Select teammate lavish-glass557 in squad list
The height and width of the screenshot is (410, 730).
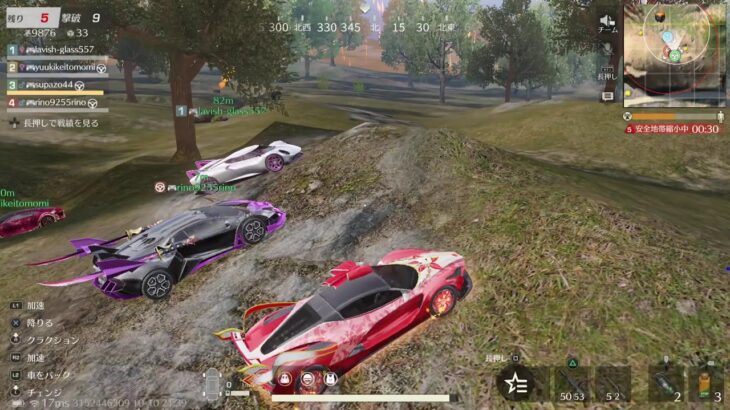coord(58,49)
